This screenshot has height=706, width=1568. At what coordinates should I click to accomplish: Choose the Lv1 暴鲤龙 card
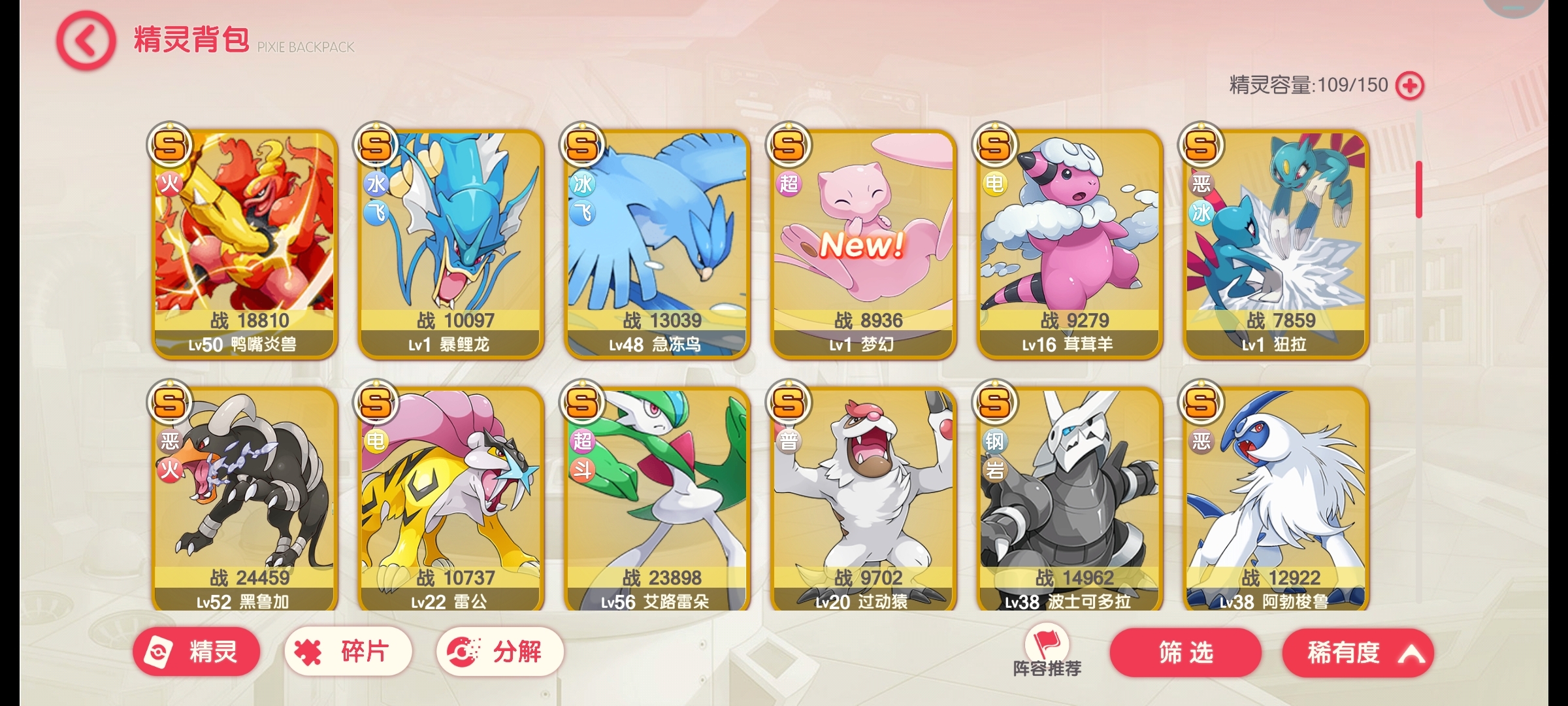(451, 244)
